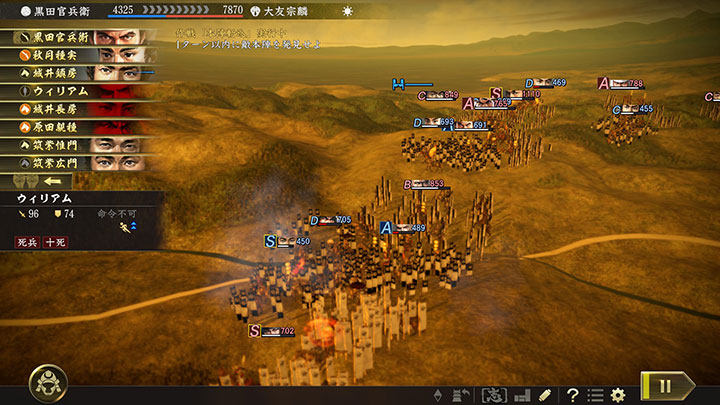The height and width of the screenshot is (405, 720).
Task: Open the gear settings
Action: (618, 395)
